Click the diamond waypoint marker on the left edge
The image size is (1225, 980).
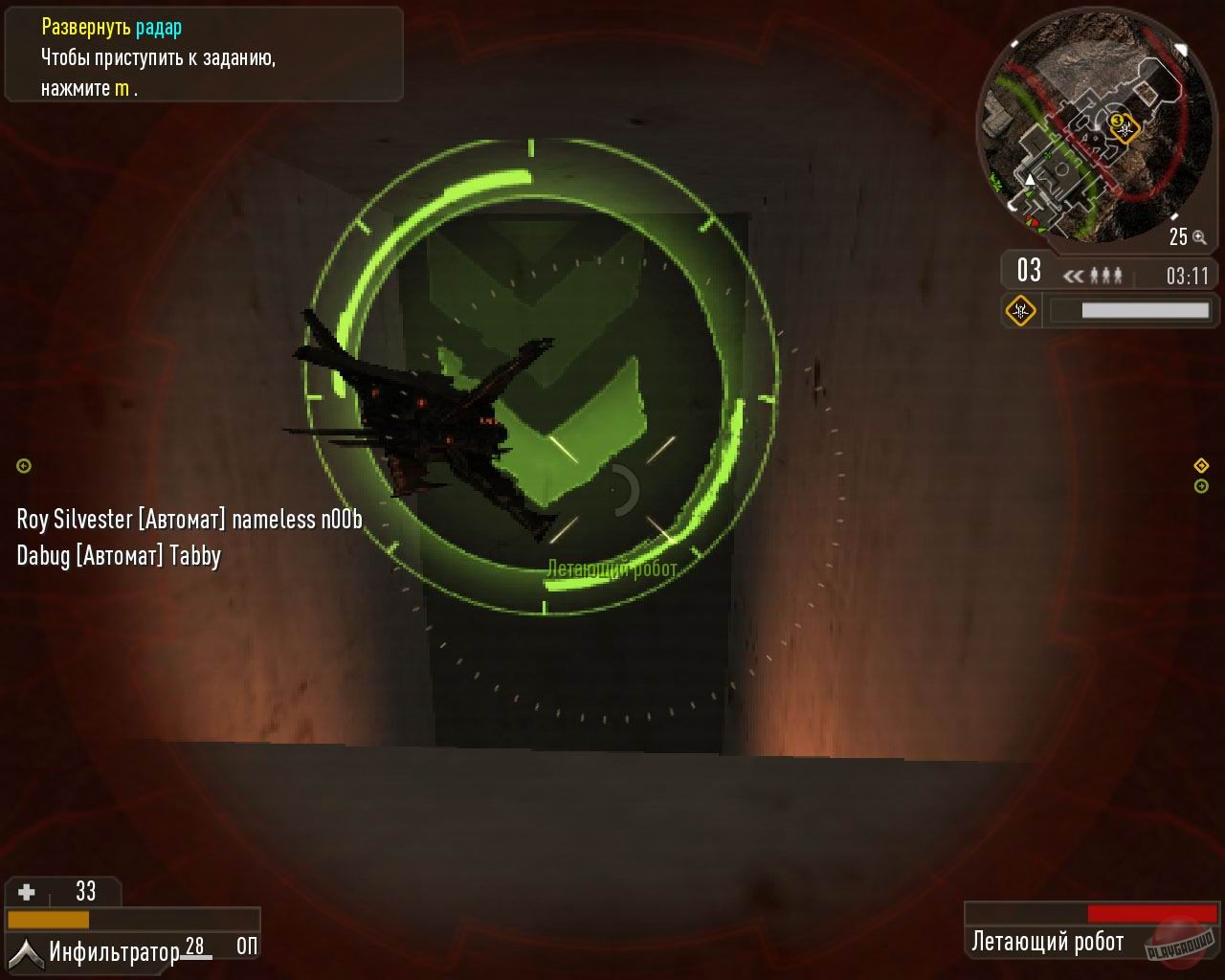click(22, 466)
